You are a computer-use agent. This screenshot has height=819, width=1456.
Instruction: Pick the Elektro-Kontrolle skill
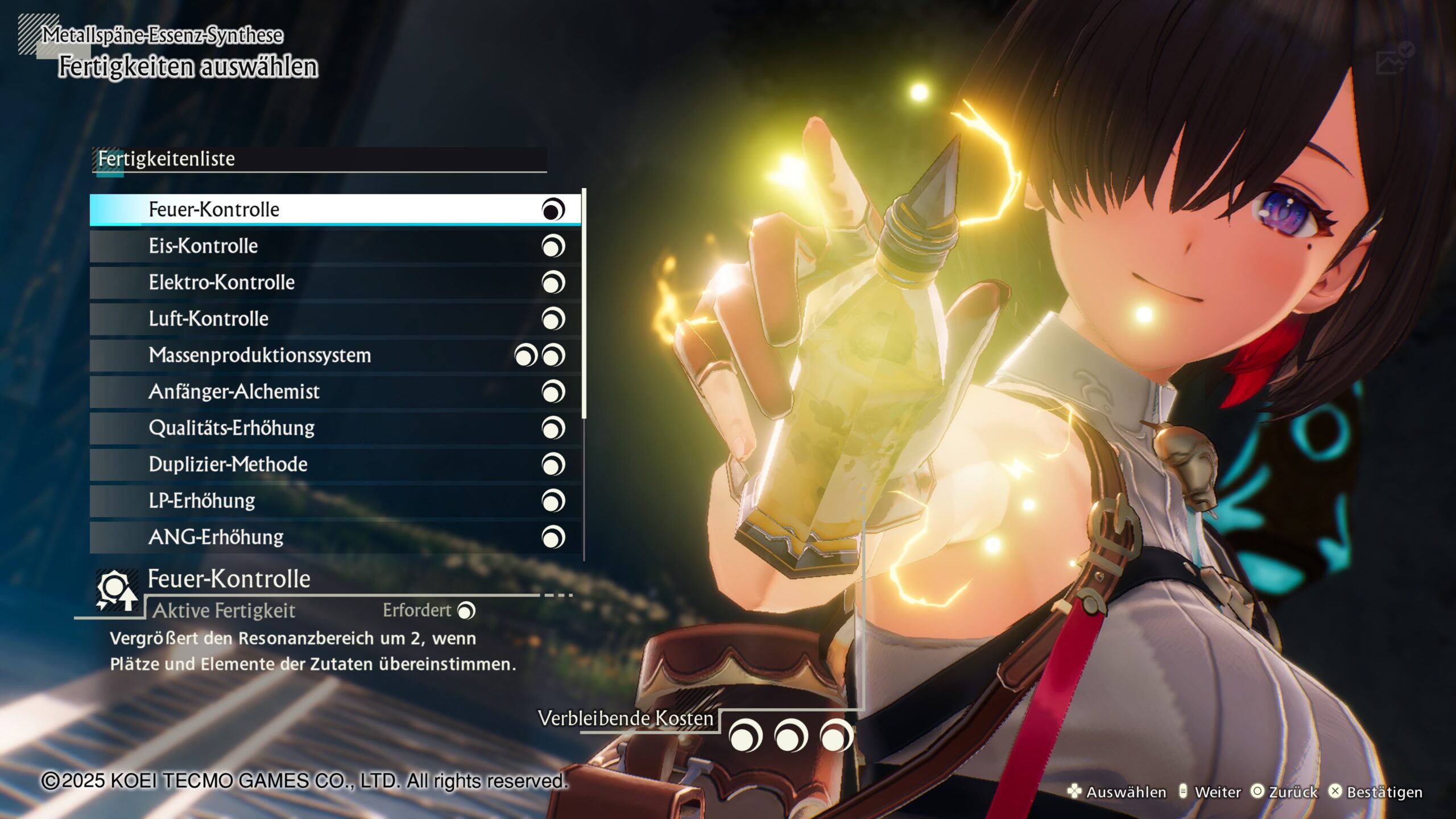tap(336, 283)
